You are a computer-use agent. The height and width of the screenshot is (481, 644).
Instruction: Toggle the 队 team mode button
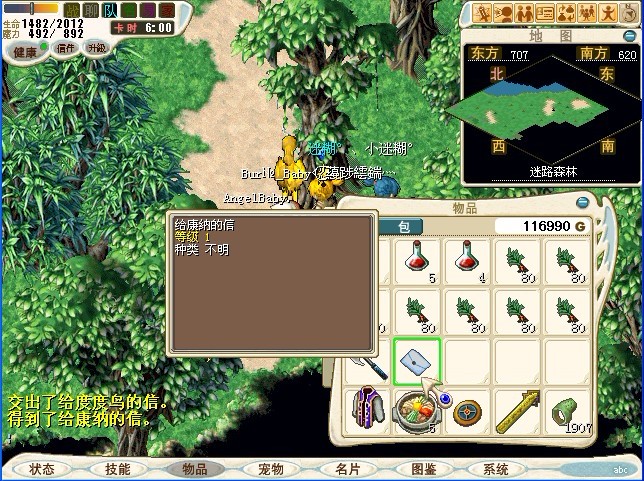[108, 10]
